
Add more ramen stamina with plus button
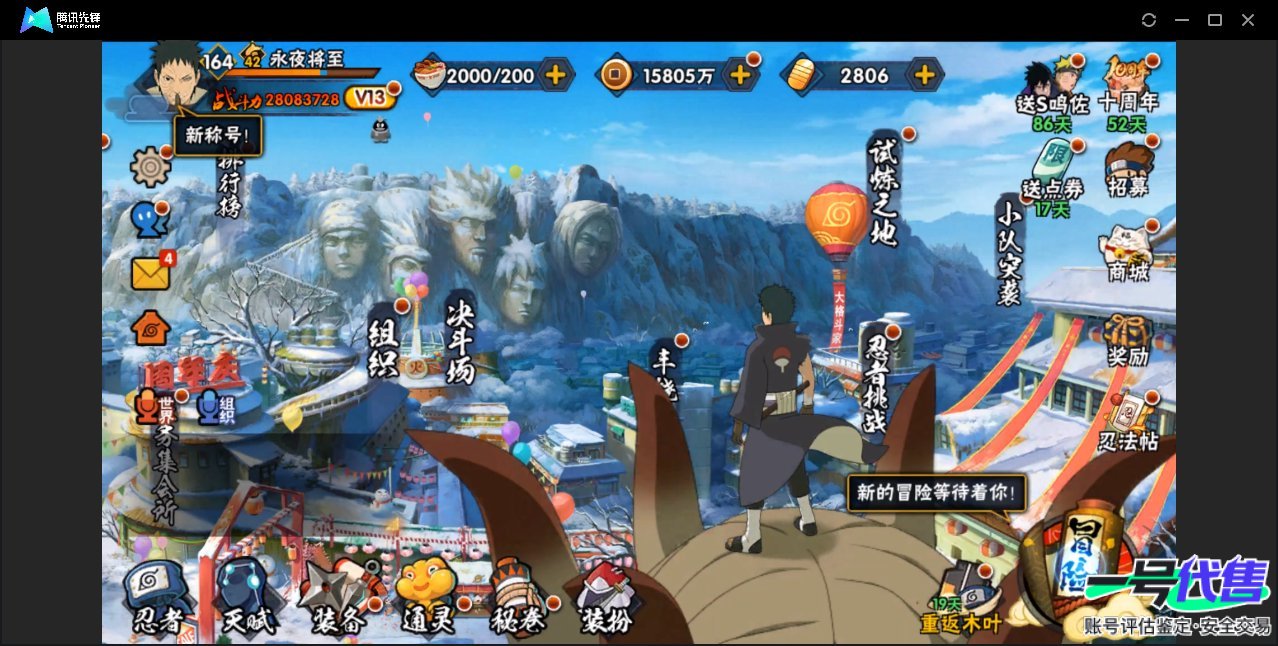(x=555, y=75)
